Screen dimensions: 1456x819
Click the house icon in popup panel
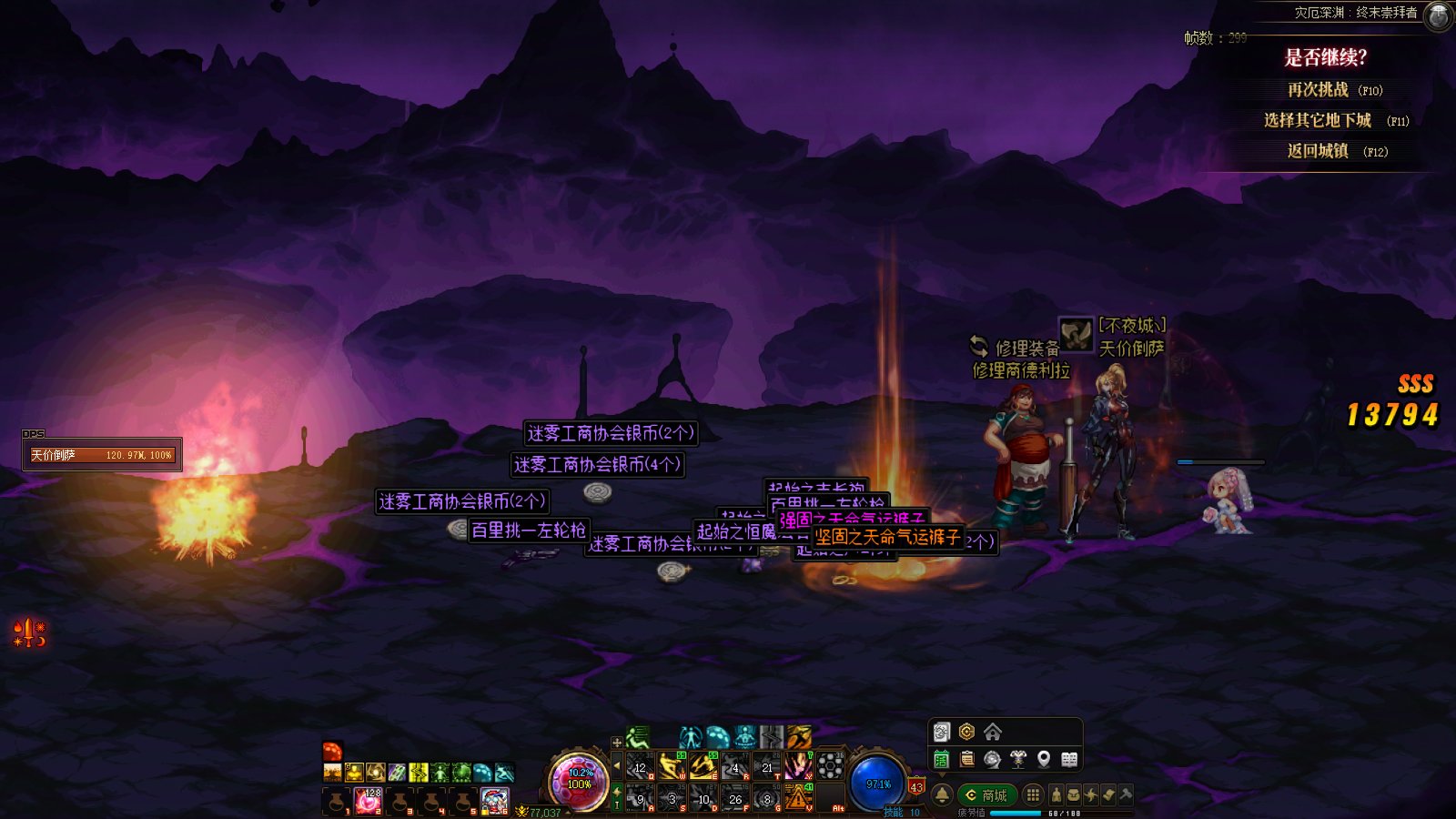(993, 732)
